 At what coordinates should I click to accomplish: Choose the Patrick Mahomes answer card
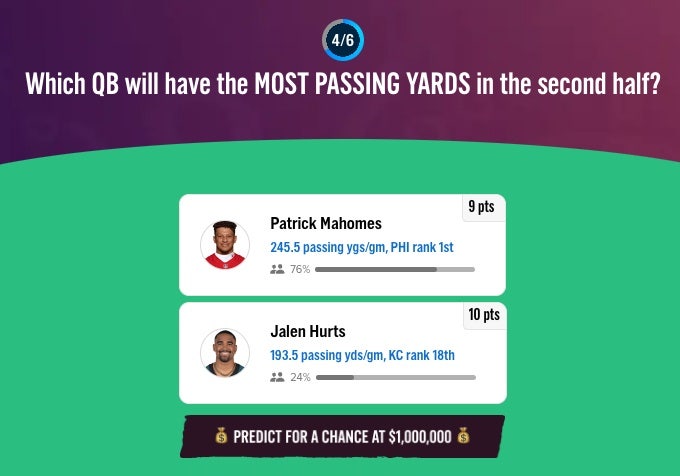pos(342,245)
